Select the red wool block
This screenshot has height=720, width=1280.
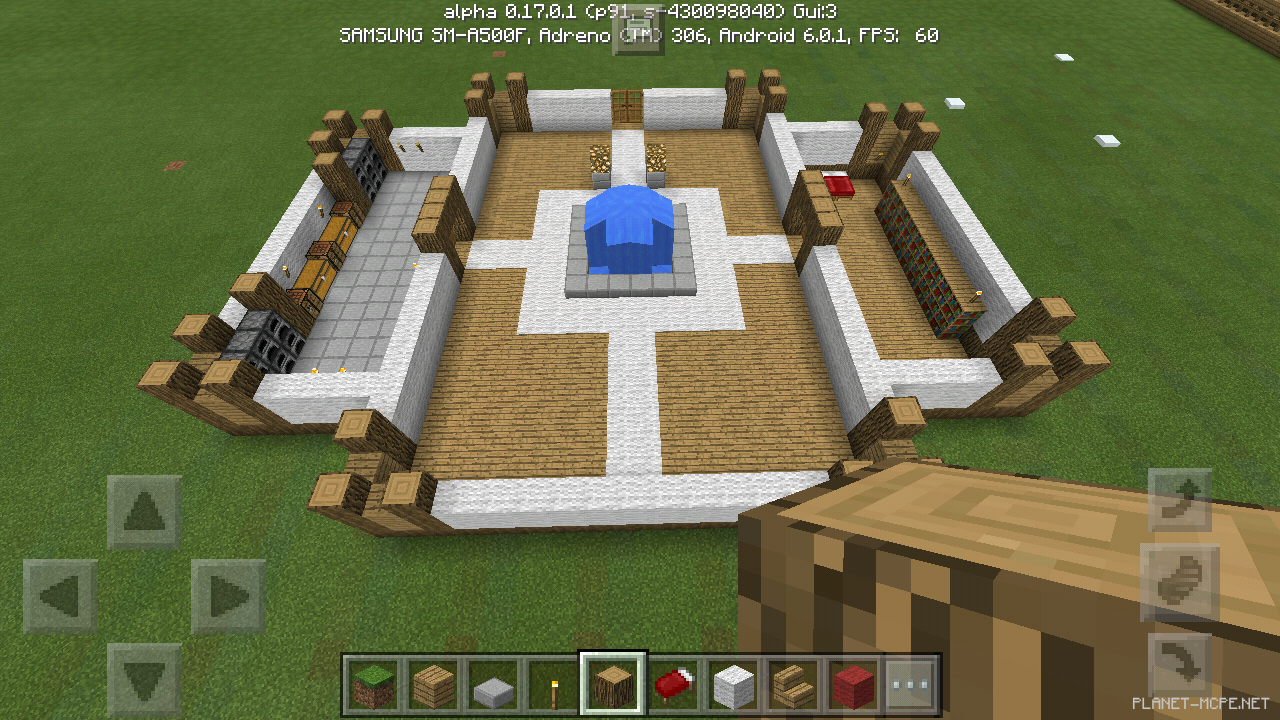click(x=852, y=686)
